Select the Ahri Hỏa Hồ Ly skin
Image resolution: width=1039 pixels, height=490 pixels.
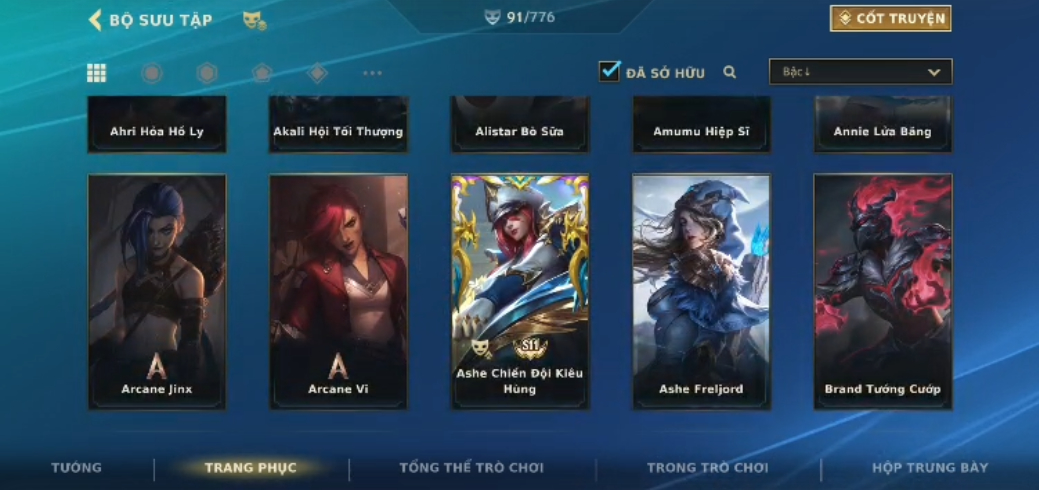pos(157,126)
